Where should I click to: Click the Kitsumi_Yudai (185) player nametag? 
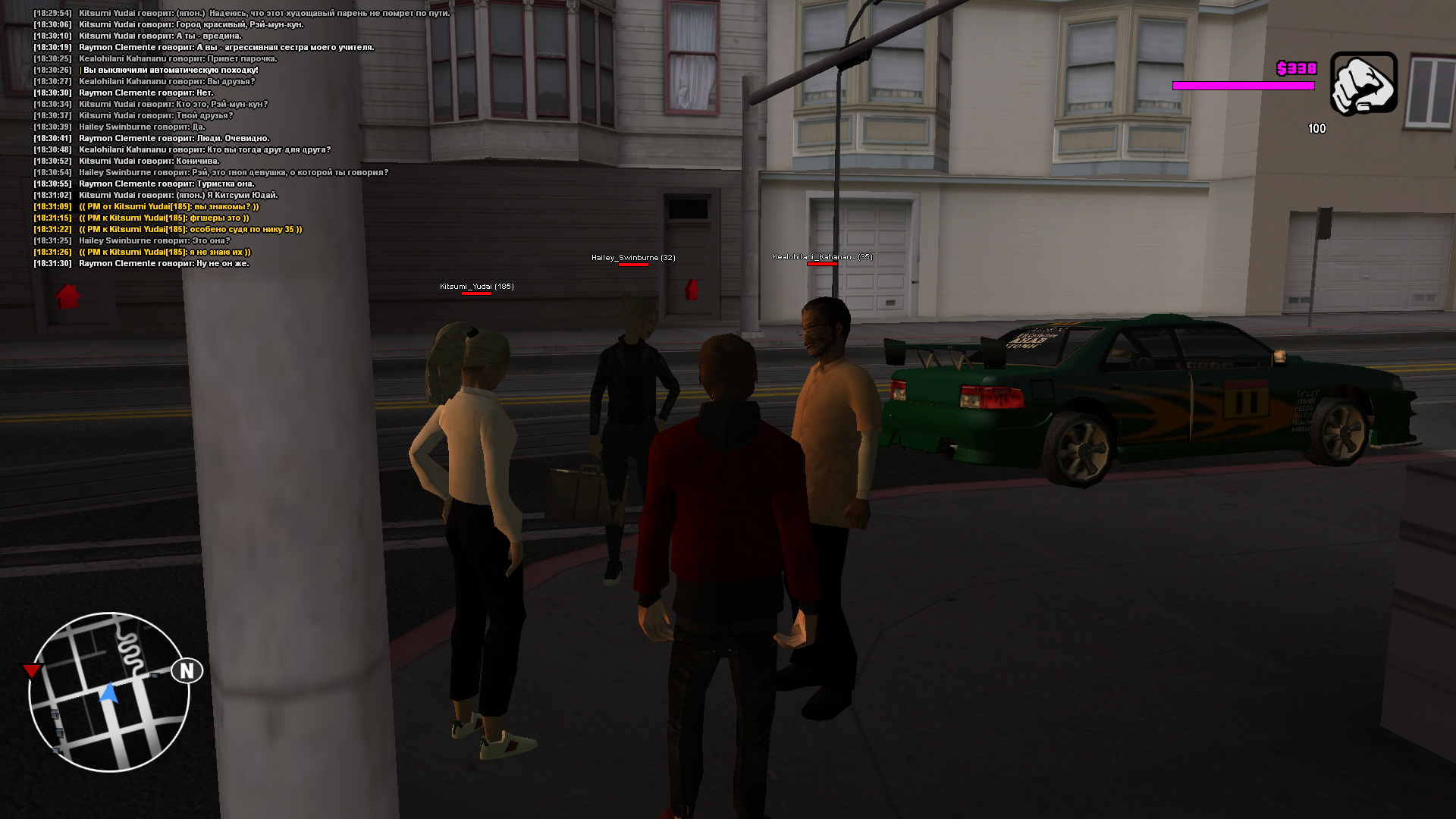476,287
